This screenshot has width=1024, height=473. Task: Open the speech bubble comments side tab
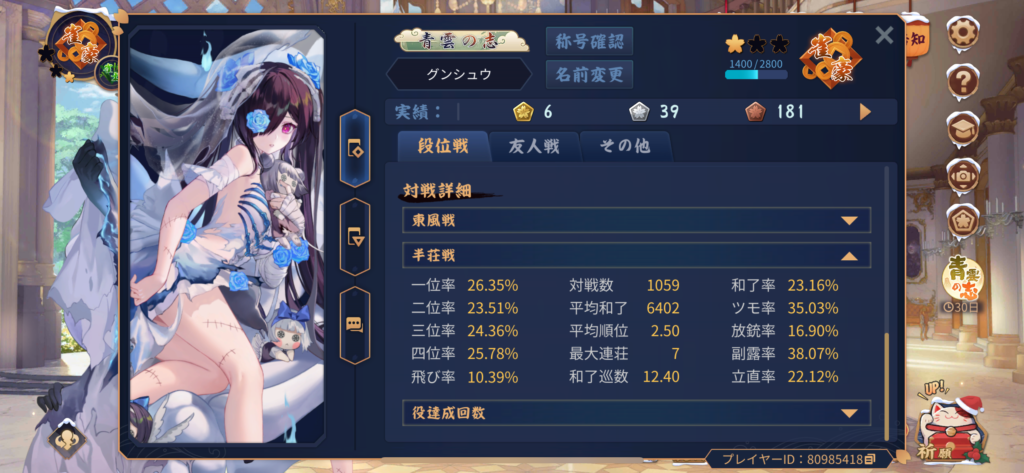[x=356, y=324]
